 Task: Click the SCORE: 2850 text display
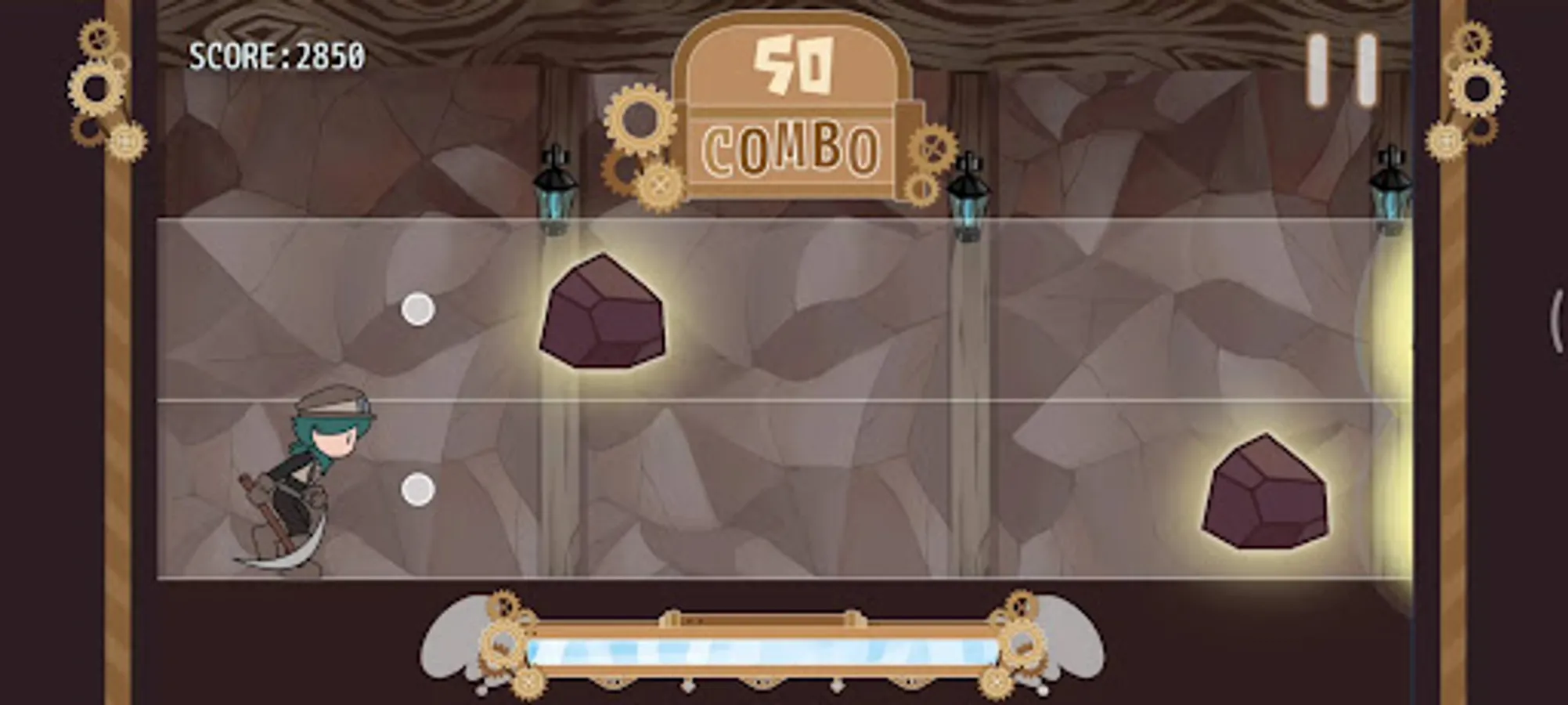pyautogui.click(x=276, y=55)
